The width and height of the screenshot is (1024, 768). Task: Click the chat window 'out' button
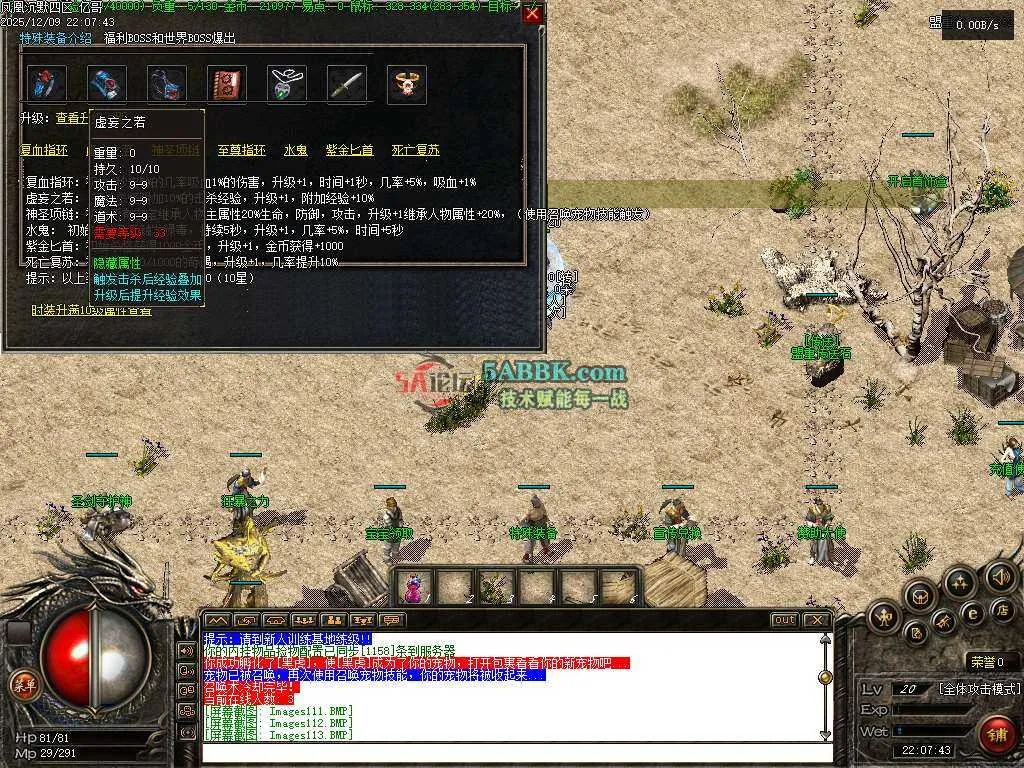[784, 620]
